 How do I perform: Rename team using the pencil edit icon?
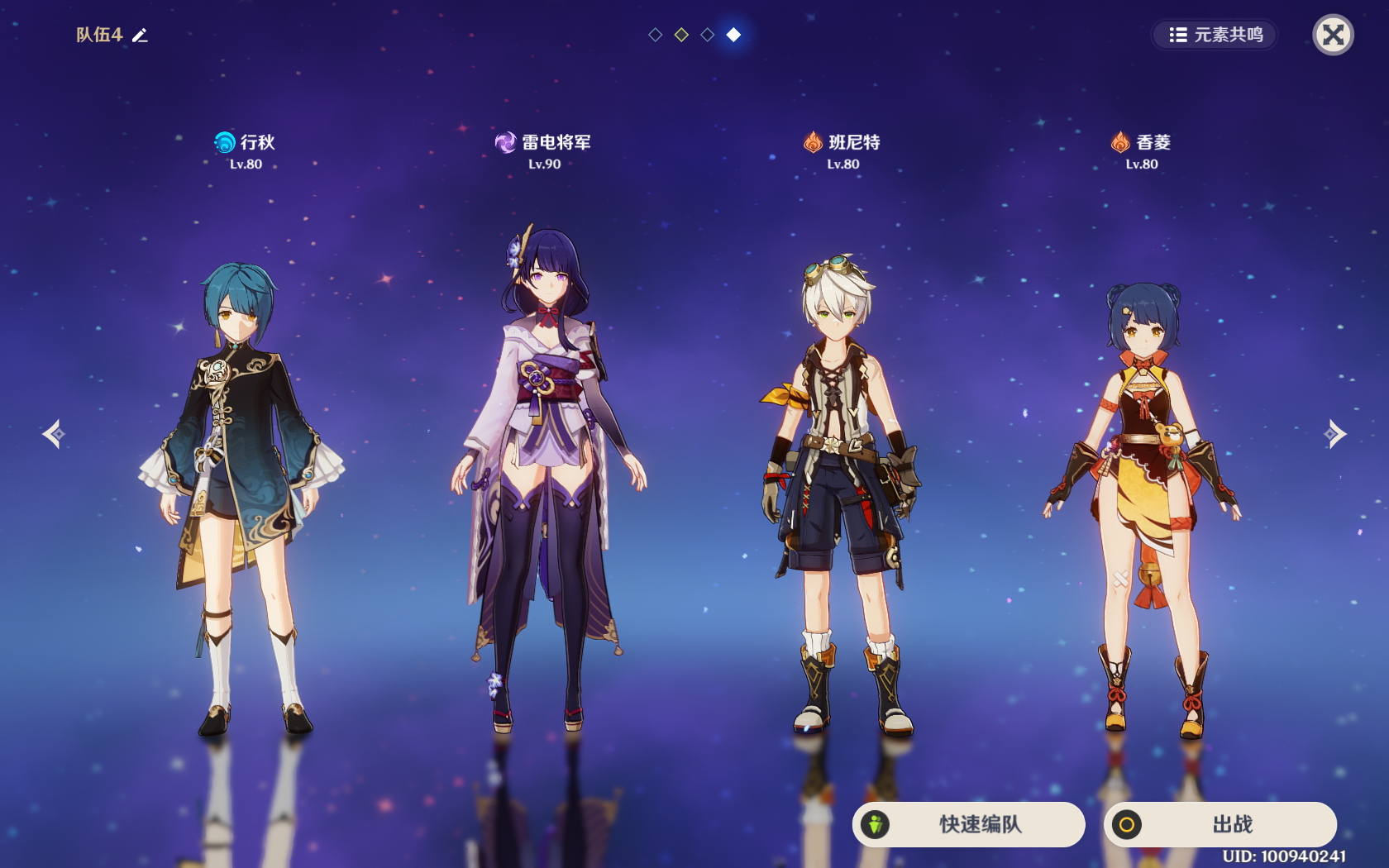141,35
